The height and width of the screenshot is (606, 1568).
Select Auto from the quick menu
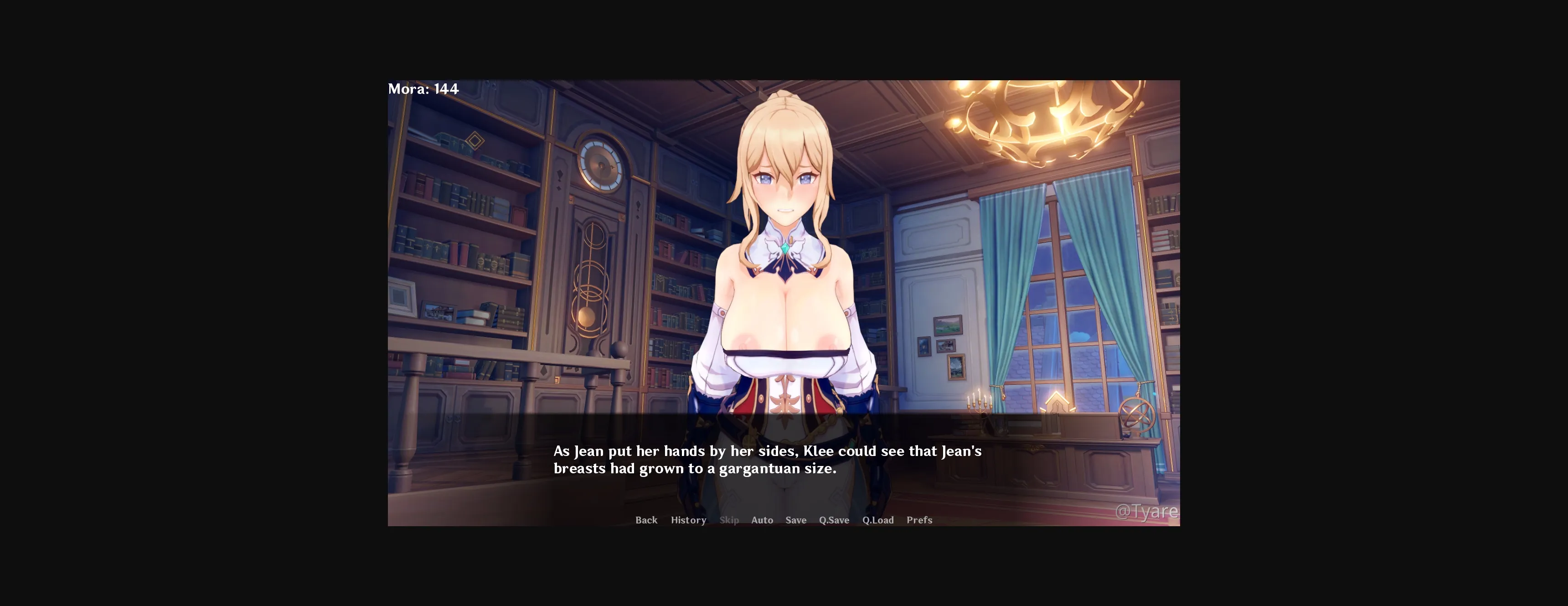coord(762,520)
